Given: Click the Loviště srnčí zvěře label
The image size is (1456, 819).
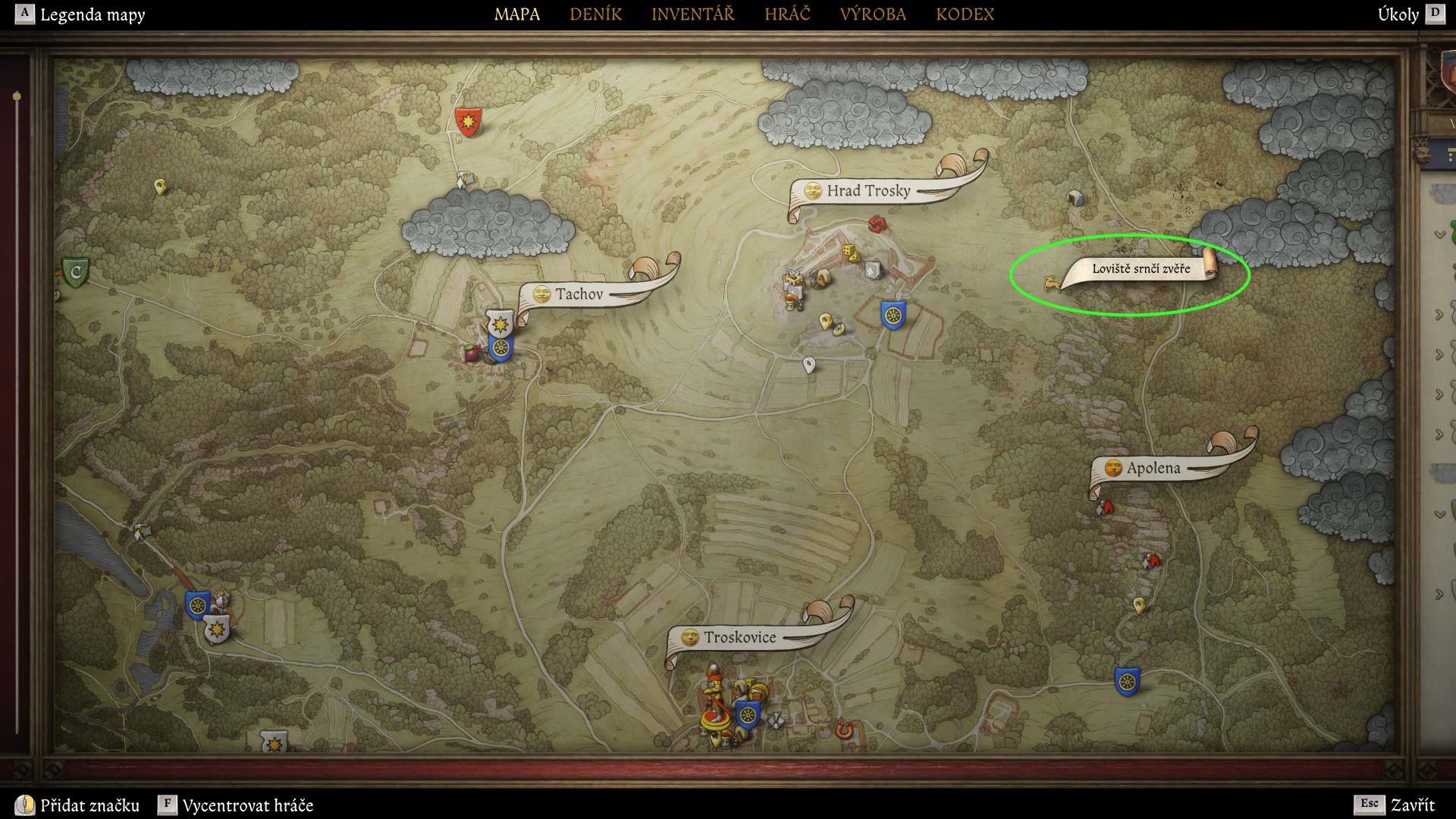Looking at the screenshot, I should pos(1141,268).
